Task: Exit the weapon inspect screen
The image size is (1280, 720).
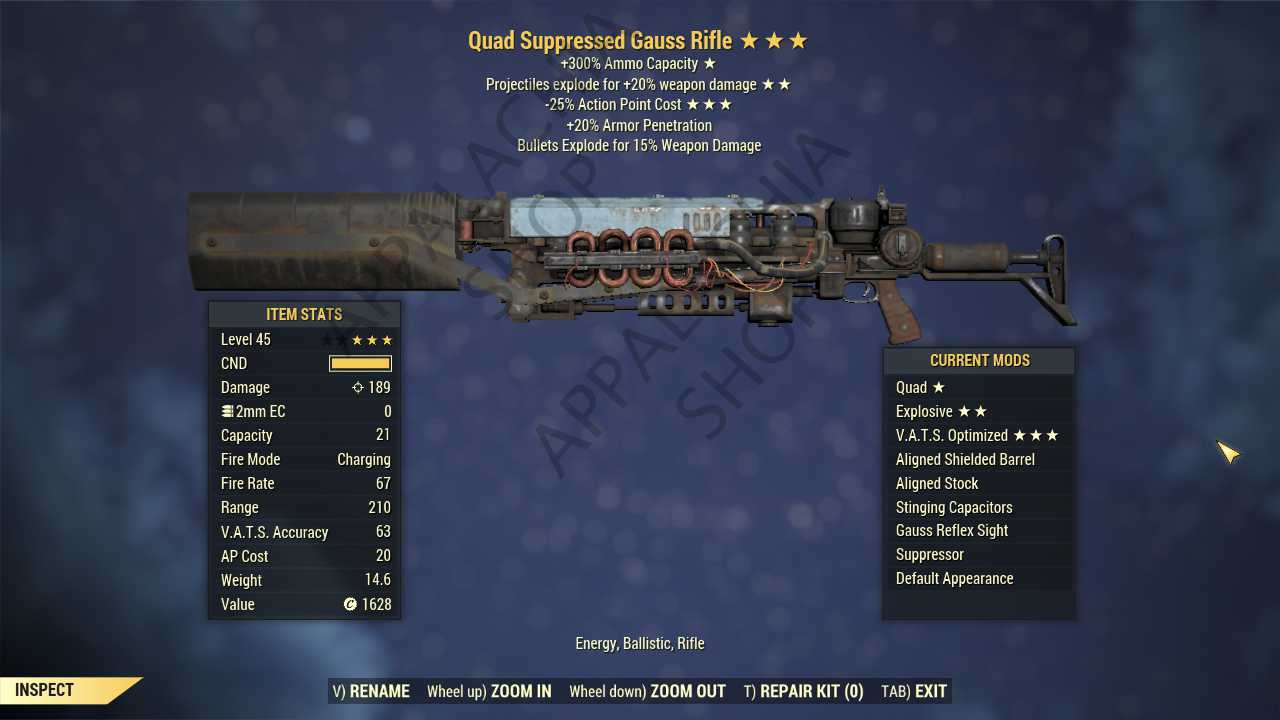Action: [914, 691]
